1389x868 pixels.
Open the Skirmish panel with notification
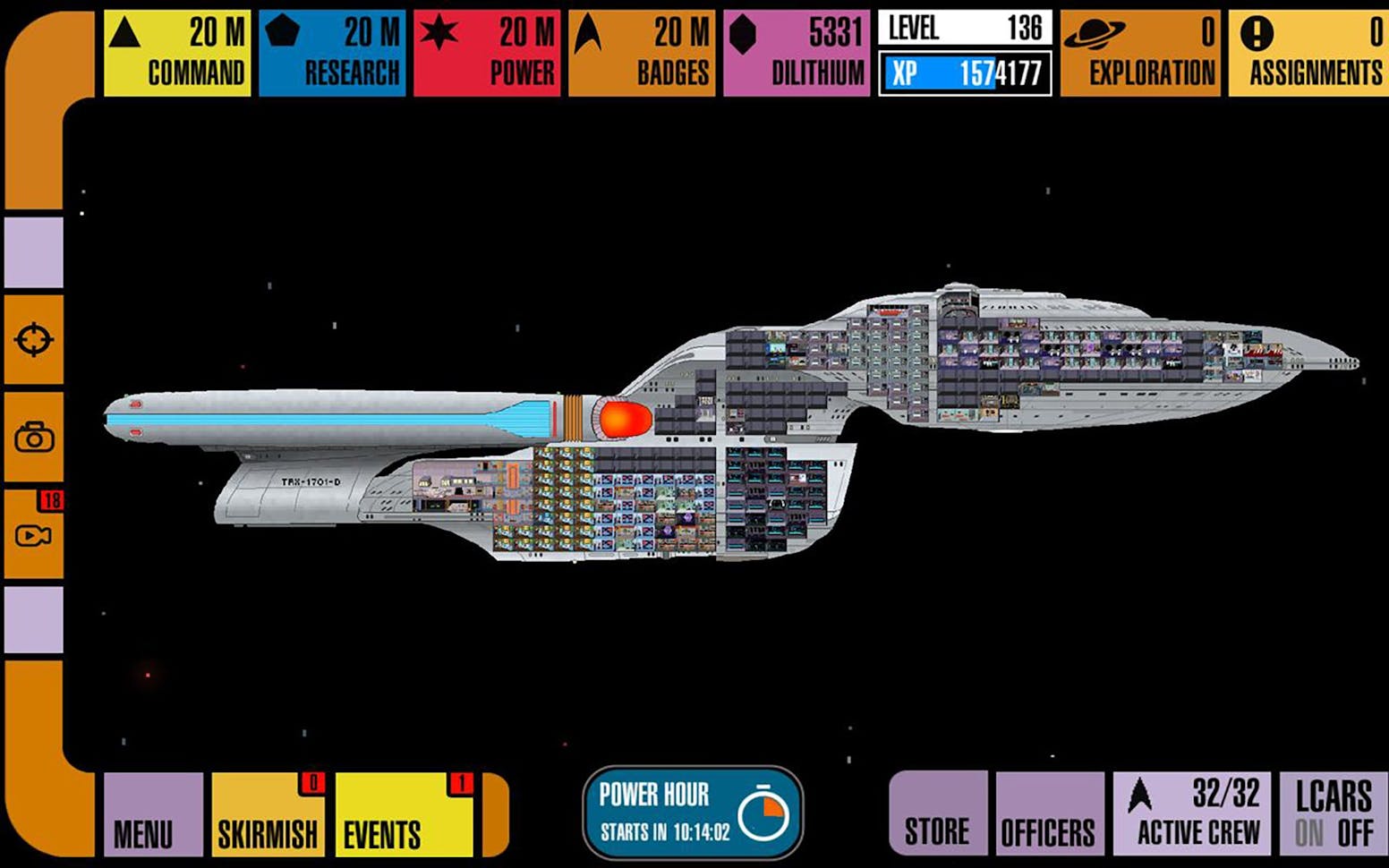pos(268,814)
